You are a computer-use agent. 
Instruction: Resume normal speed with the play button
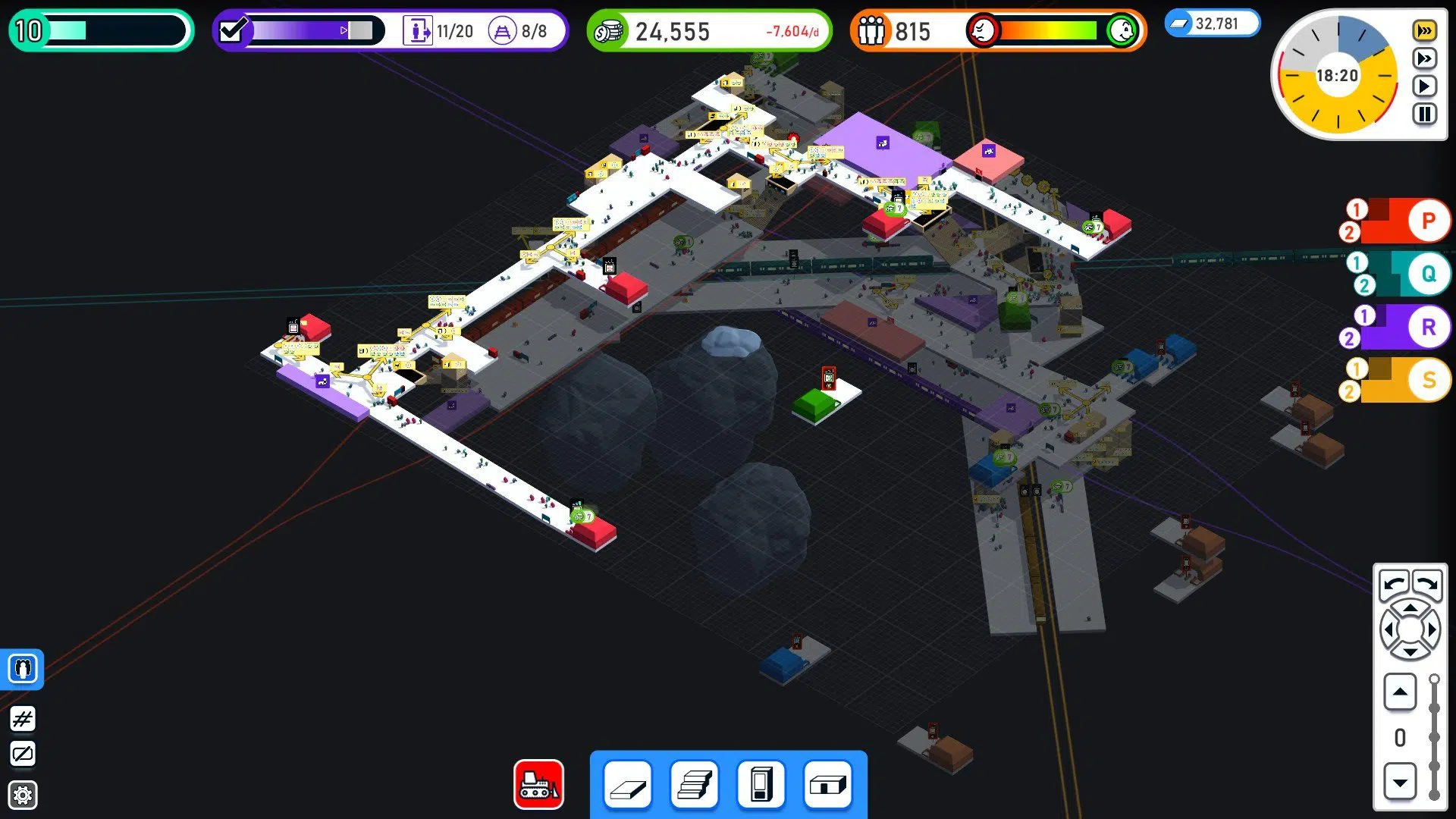coord(1424,86)
